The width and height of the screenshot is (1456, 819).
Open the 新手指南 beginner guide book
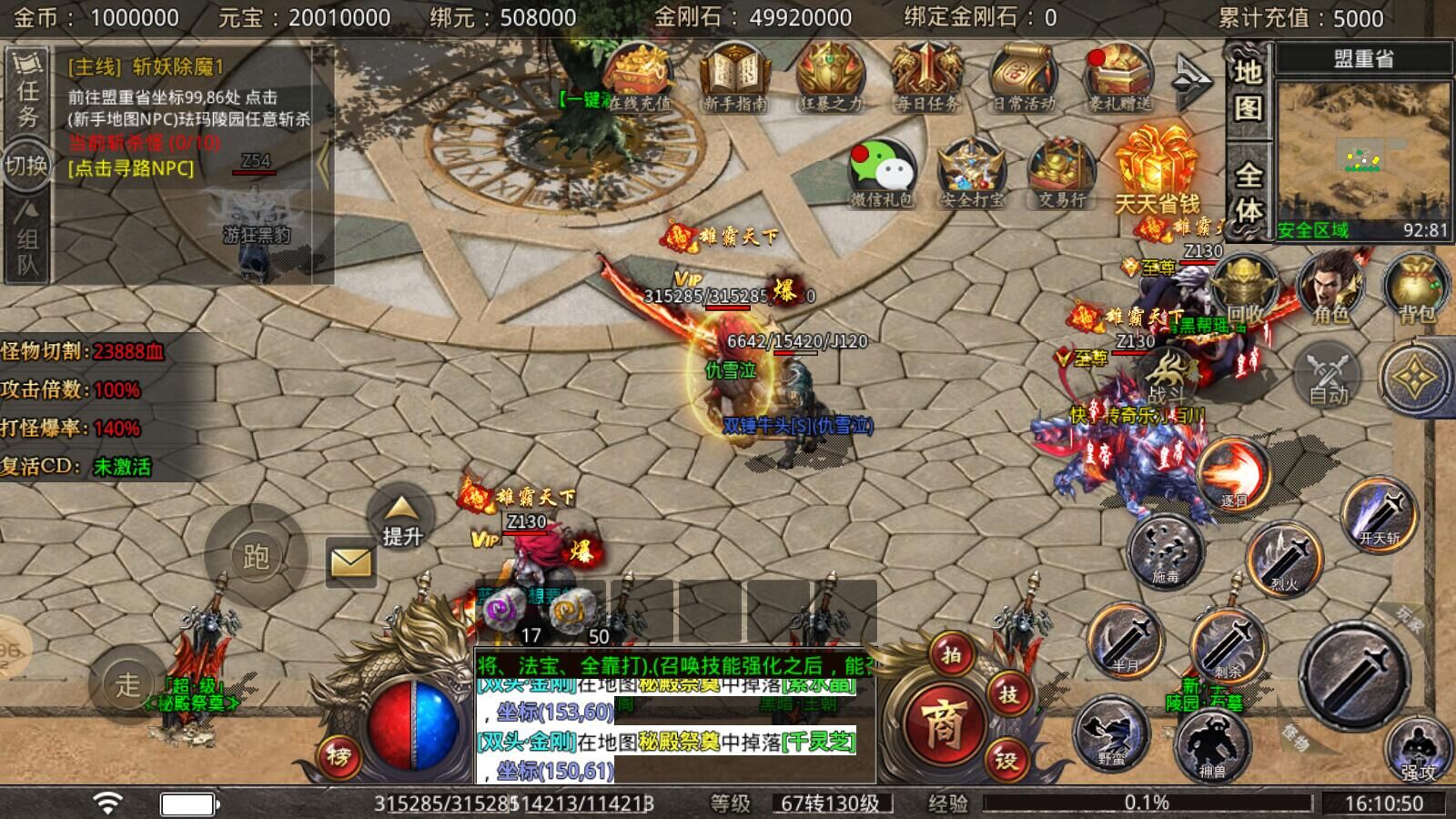[x=735, y=77]
